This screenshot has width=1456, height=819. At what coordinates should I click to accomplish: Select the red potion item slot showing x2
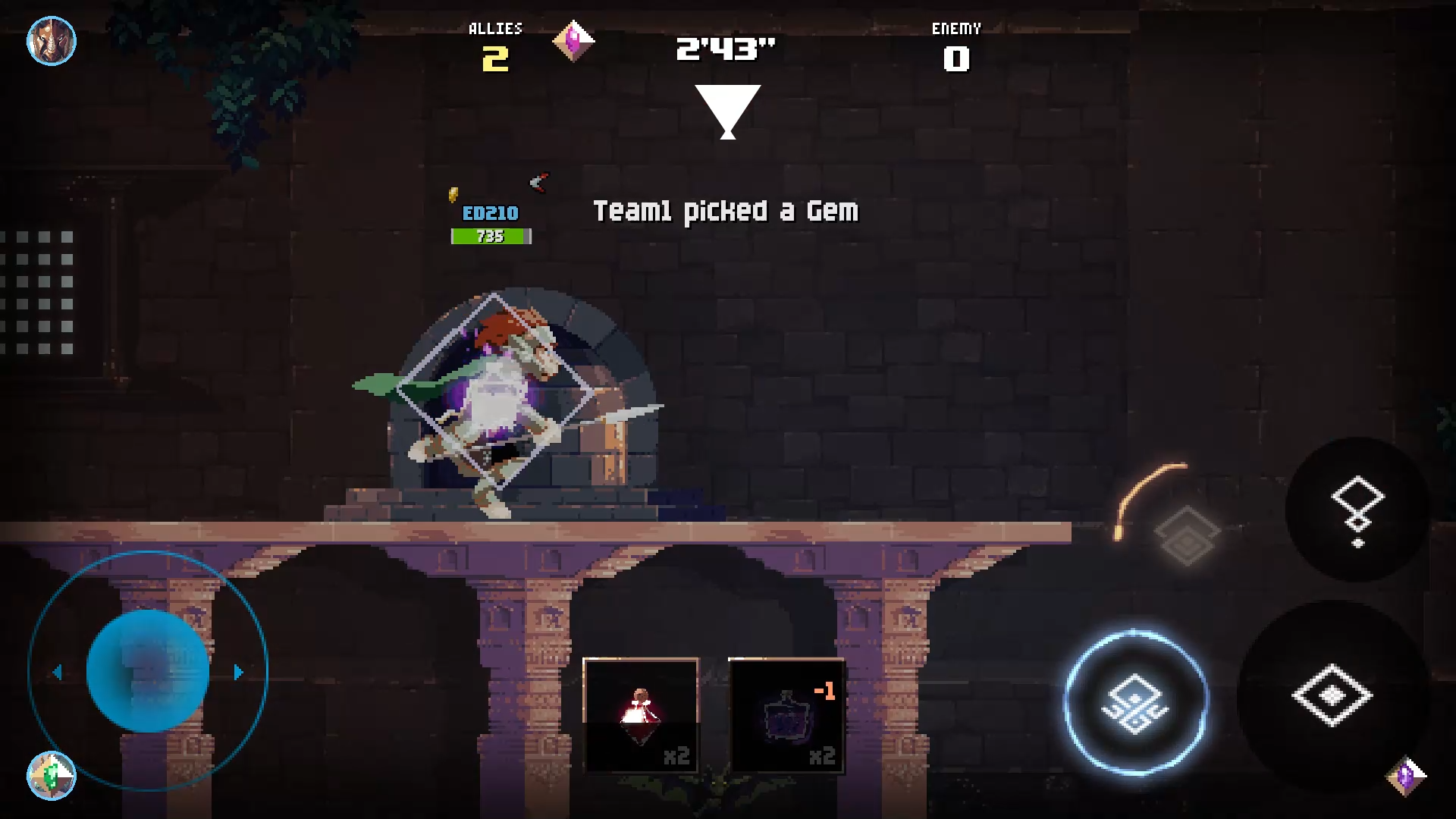(x=641, y=713)
